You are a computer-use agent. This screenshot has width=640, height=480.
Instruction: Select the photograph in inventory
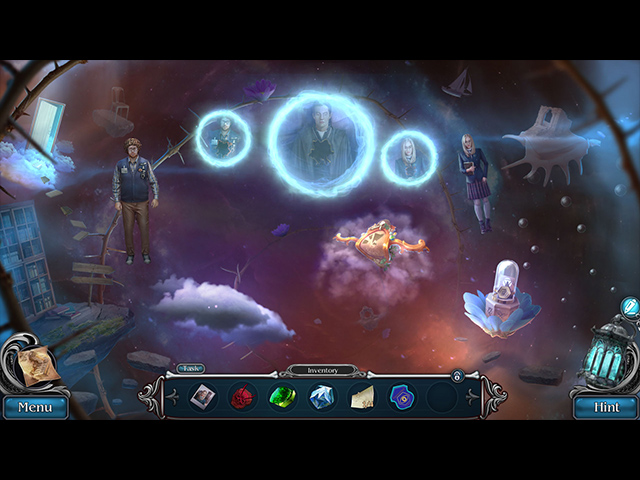[x=204, y=397]
